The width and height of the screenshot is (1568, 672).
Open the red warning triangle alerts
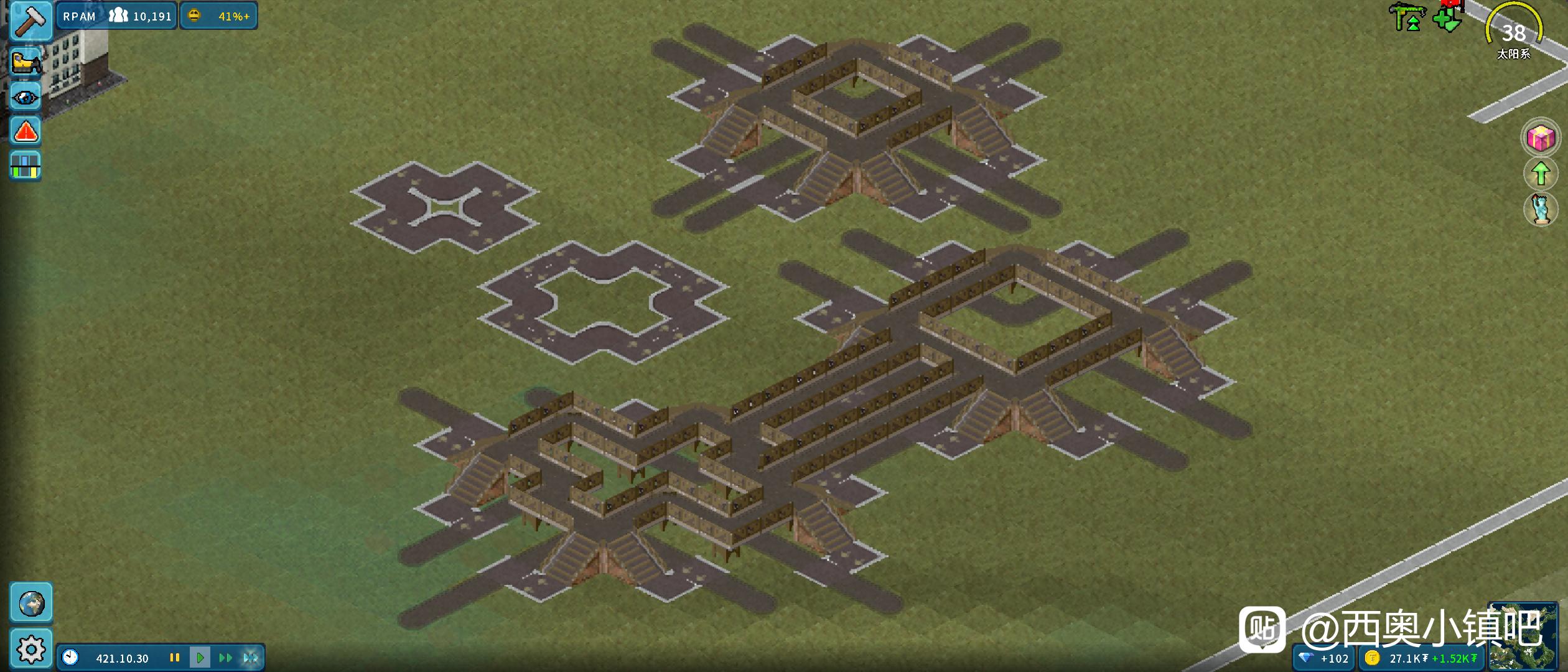[x=26, y=132]
